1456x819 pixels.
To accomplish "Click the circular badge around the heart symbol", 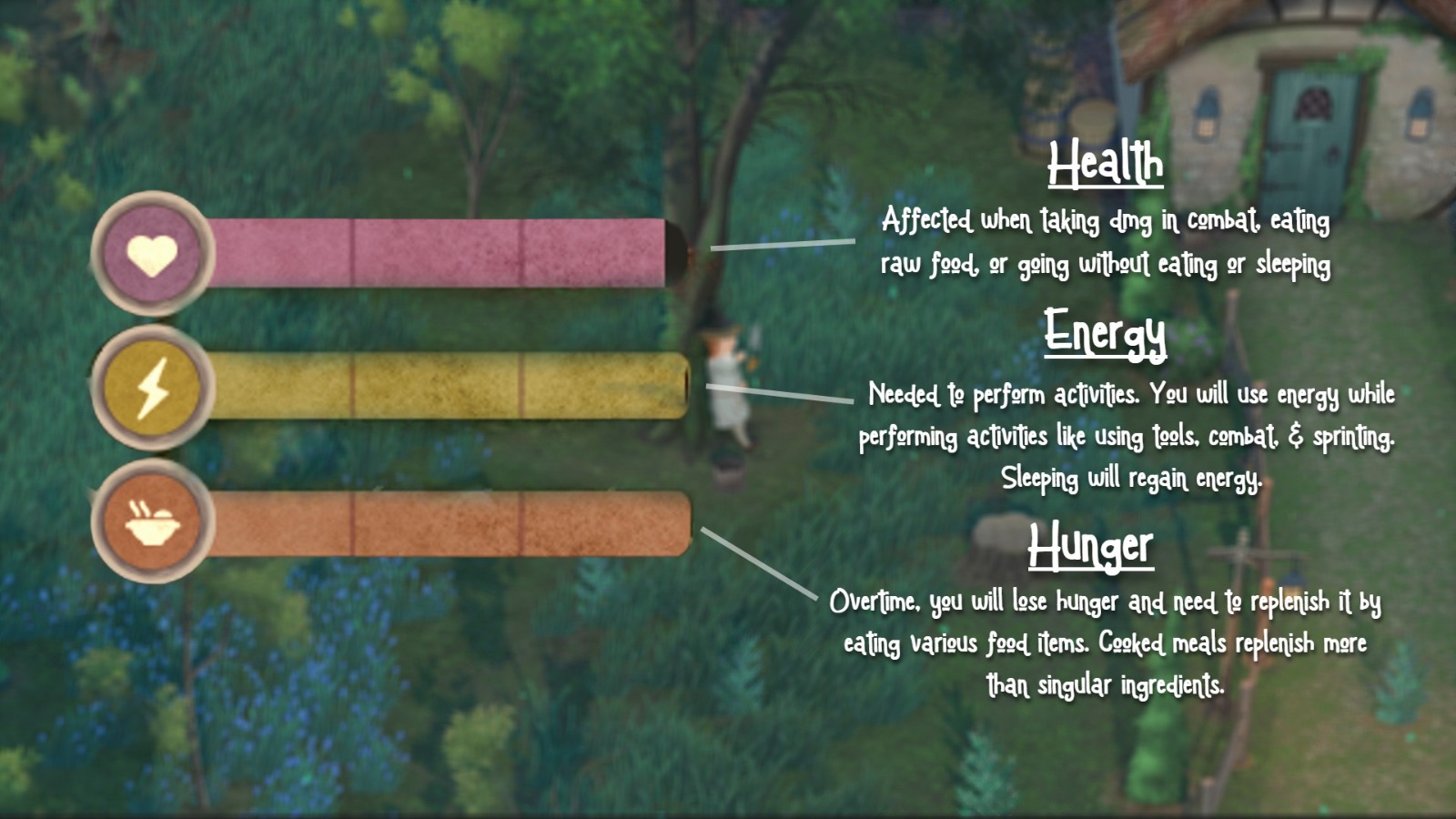I will click(153, 251).
